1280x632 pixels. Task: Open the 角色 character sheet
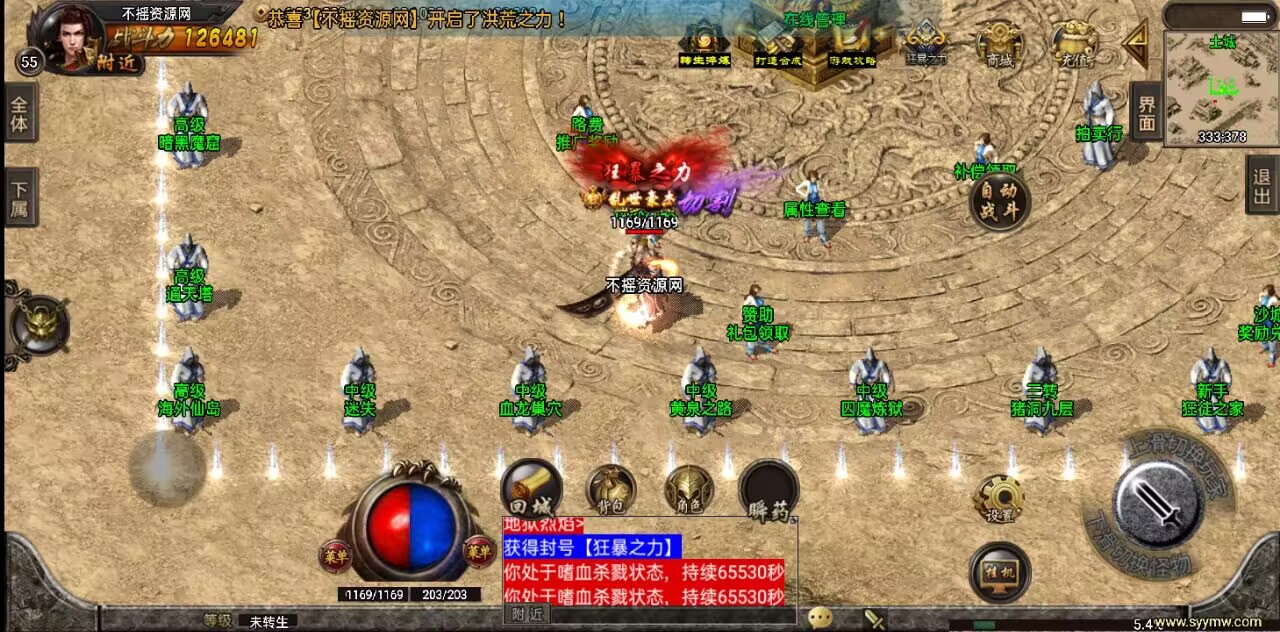[689, 490]
